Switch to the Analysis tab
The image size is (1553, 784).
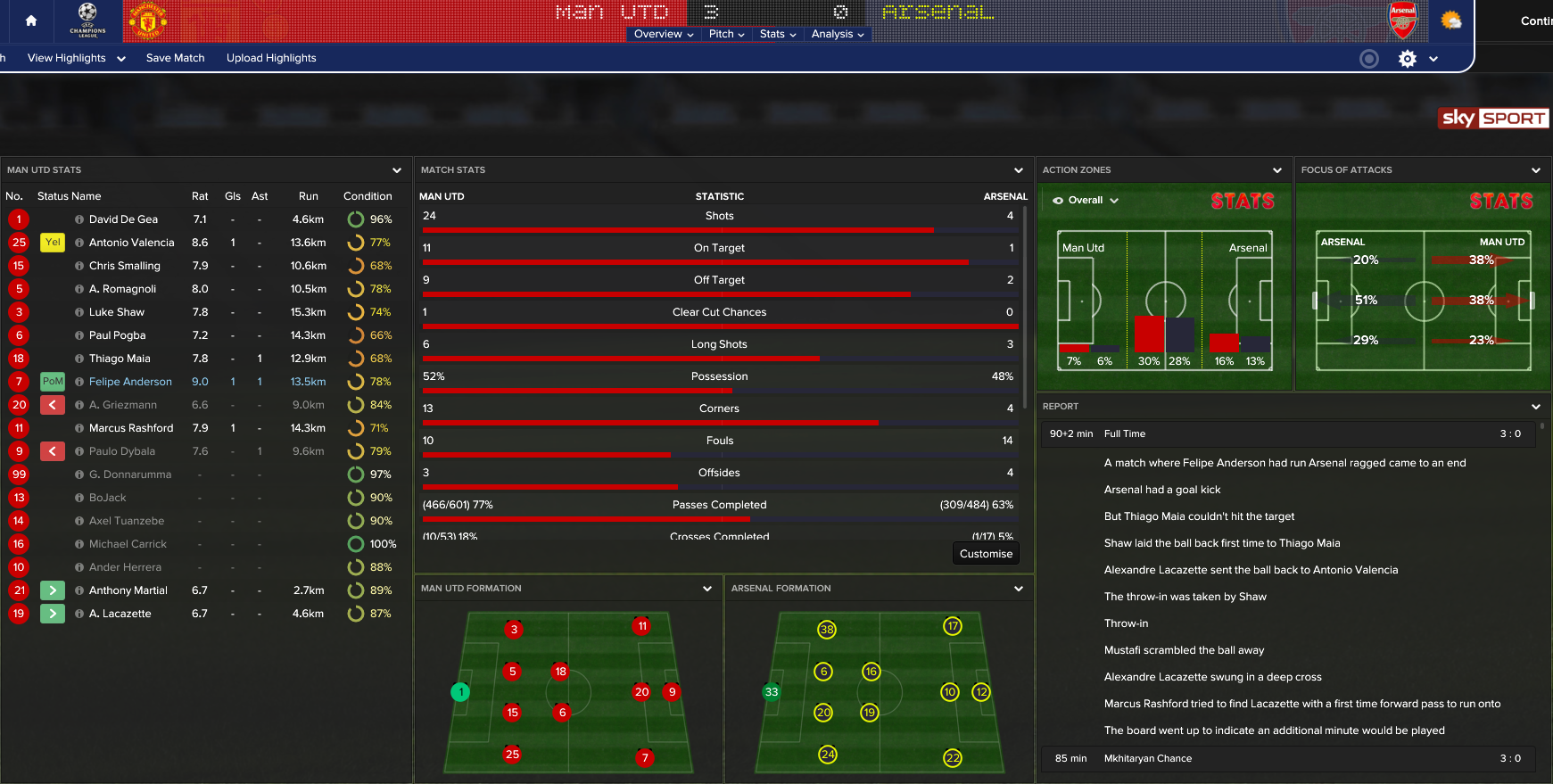tap(836, 34)
